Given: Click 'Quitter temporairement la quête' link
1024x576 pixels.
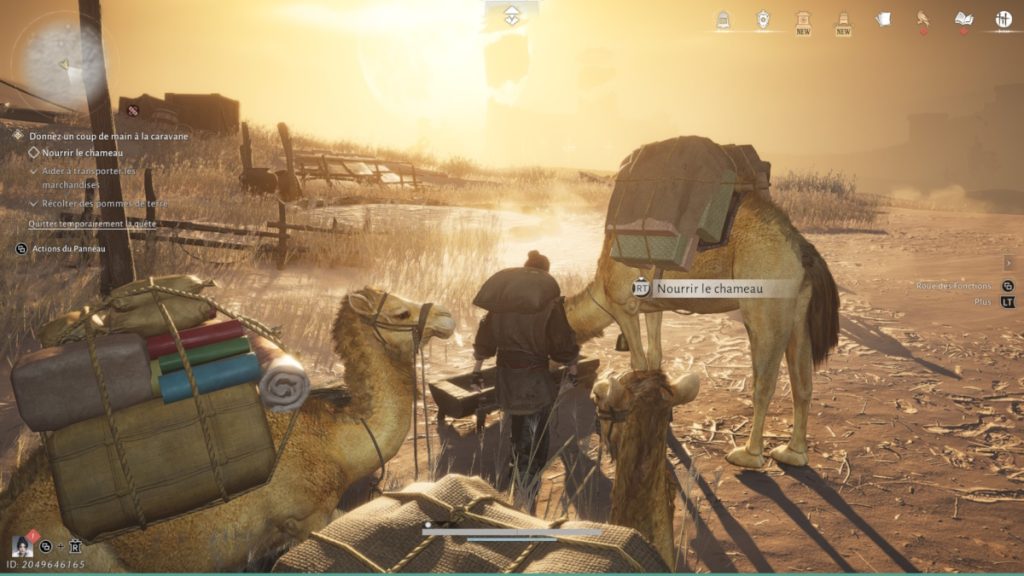Looking at the screenshot, I should pyautogui.click(x=92, y=224).
